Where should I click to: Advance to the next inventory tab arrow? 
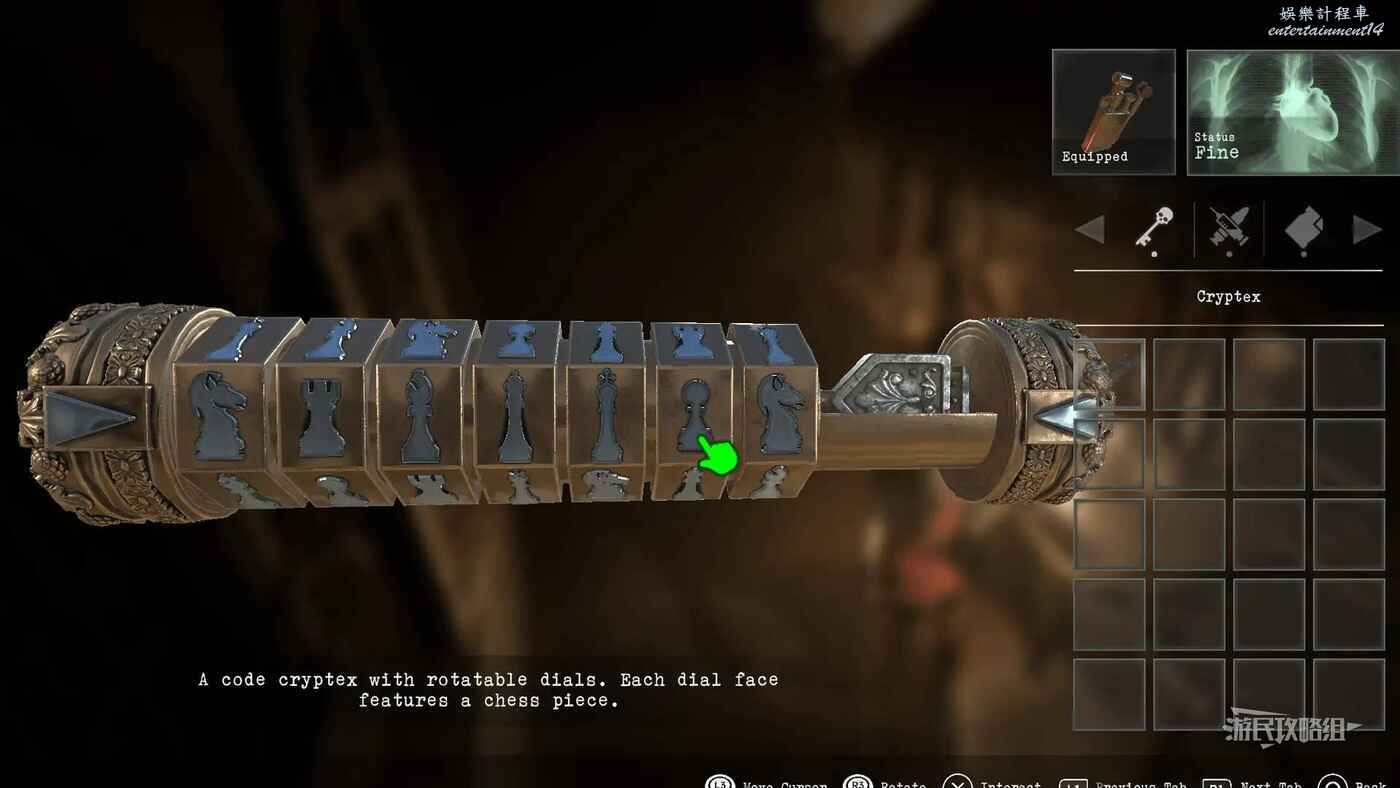point(1366,229)
